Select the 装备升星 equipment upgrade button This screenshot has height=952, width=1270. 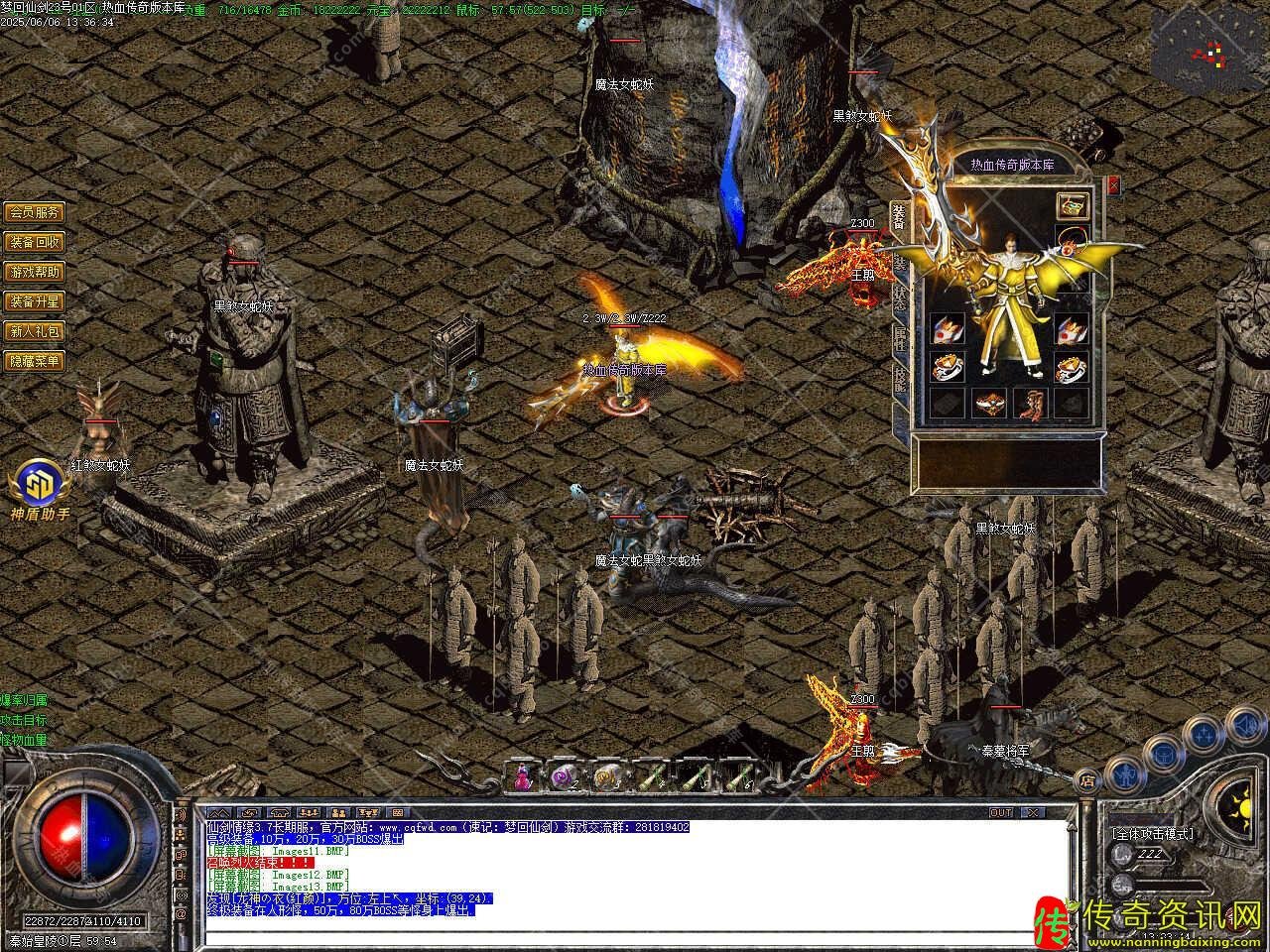35,301
